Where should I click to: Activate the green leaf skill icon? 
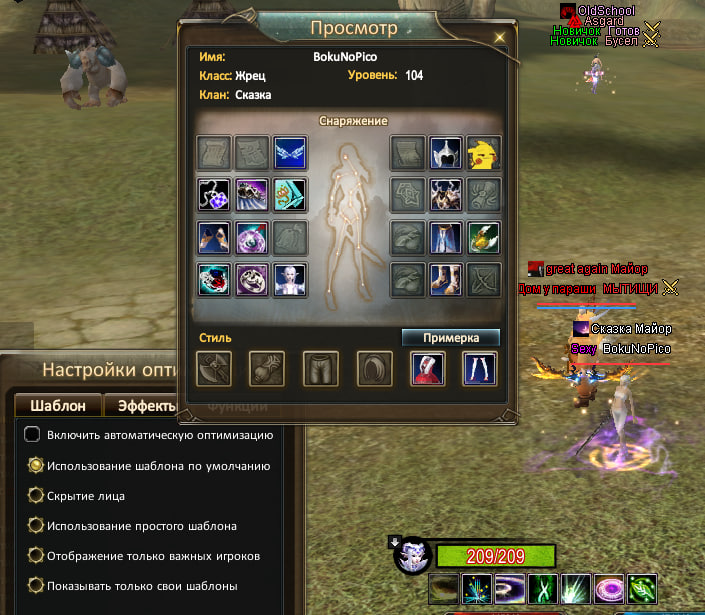[642, 588]
